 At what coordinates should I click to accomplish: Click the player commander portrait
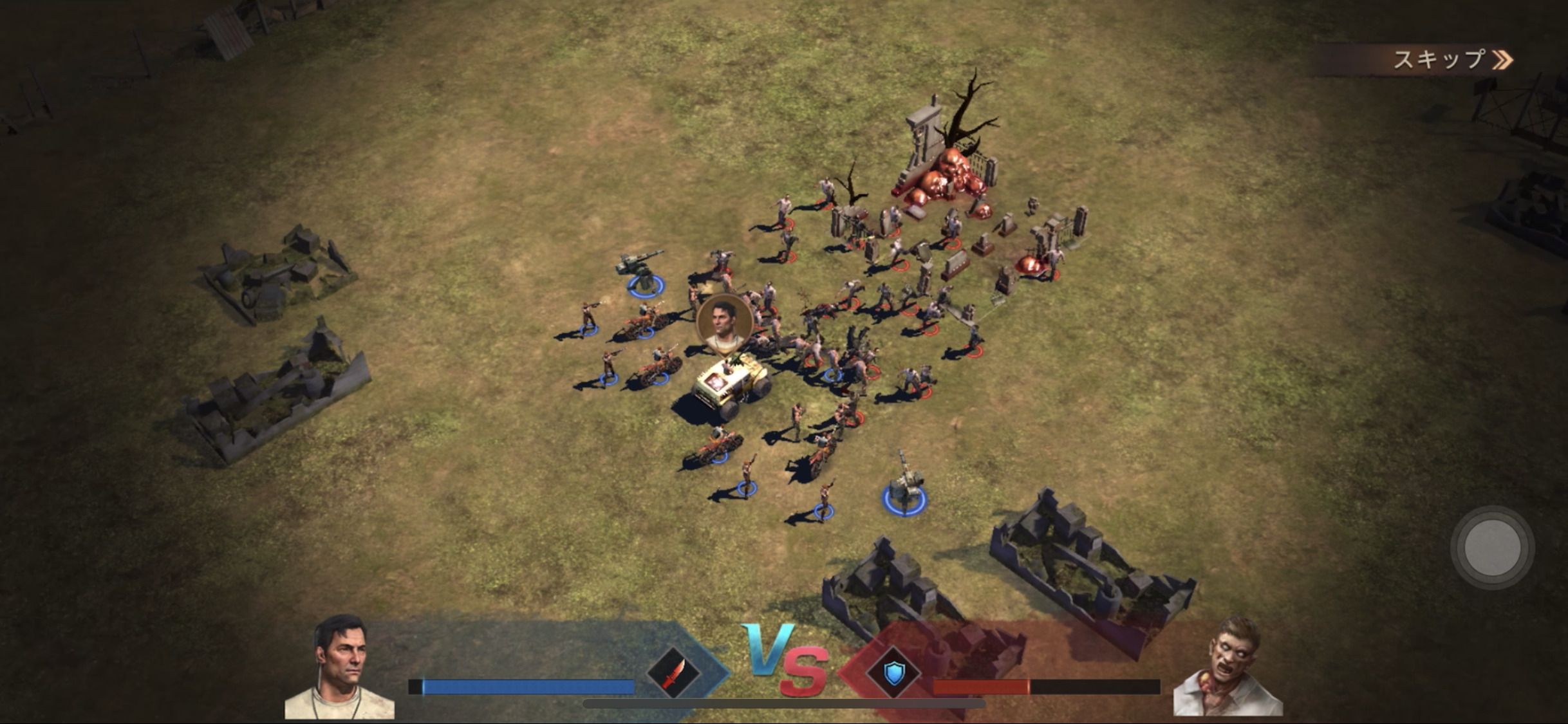pyautogui.click(x=341, y=668)
